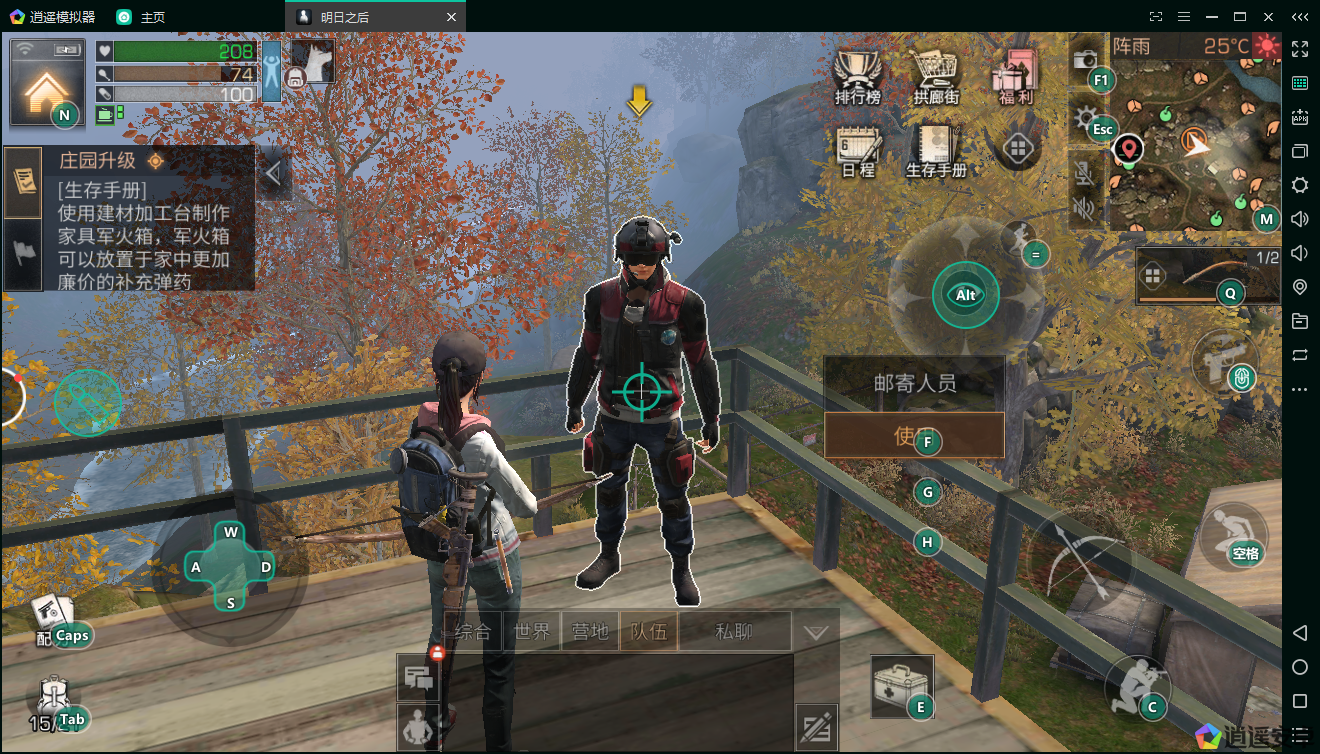The image size is (1320, 754).
Task: Open the 私聊 private chat tab
Action: [734, 632]
